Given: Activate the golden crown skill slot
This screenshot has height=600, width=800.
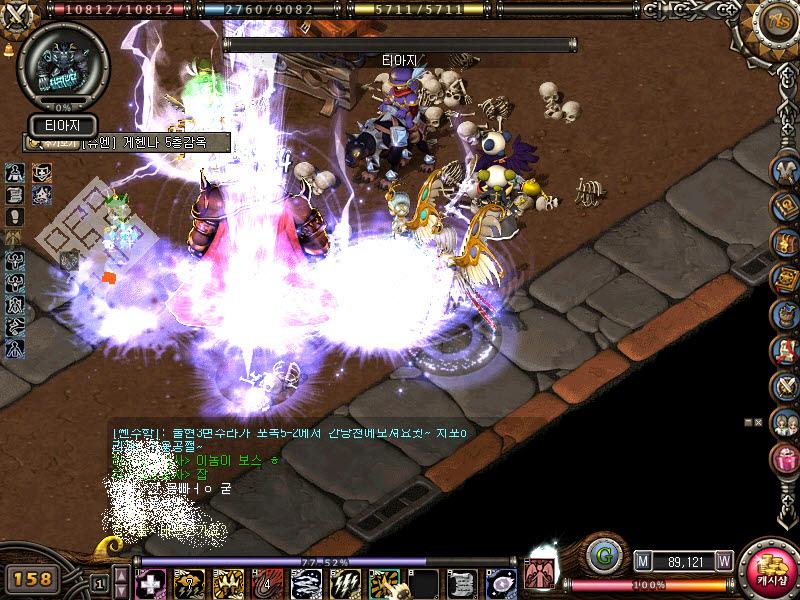Looking at the screenshot, I should tap(229, 583).
